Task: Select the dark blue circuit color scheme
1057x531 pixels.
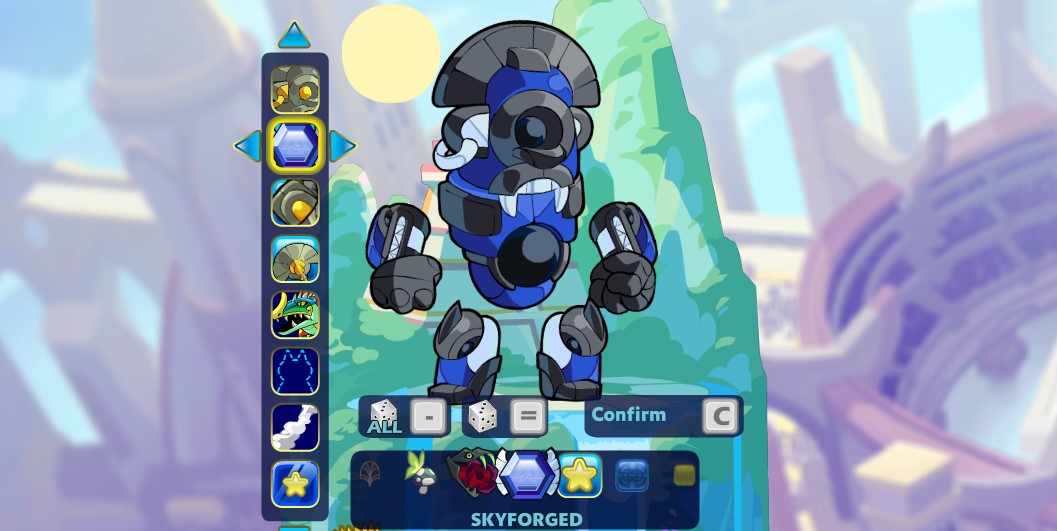Action: tap(632, 475)
